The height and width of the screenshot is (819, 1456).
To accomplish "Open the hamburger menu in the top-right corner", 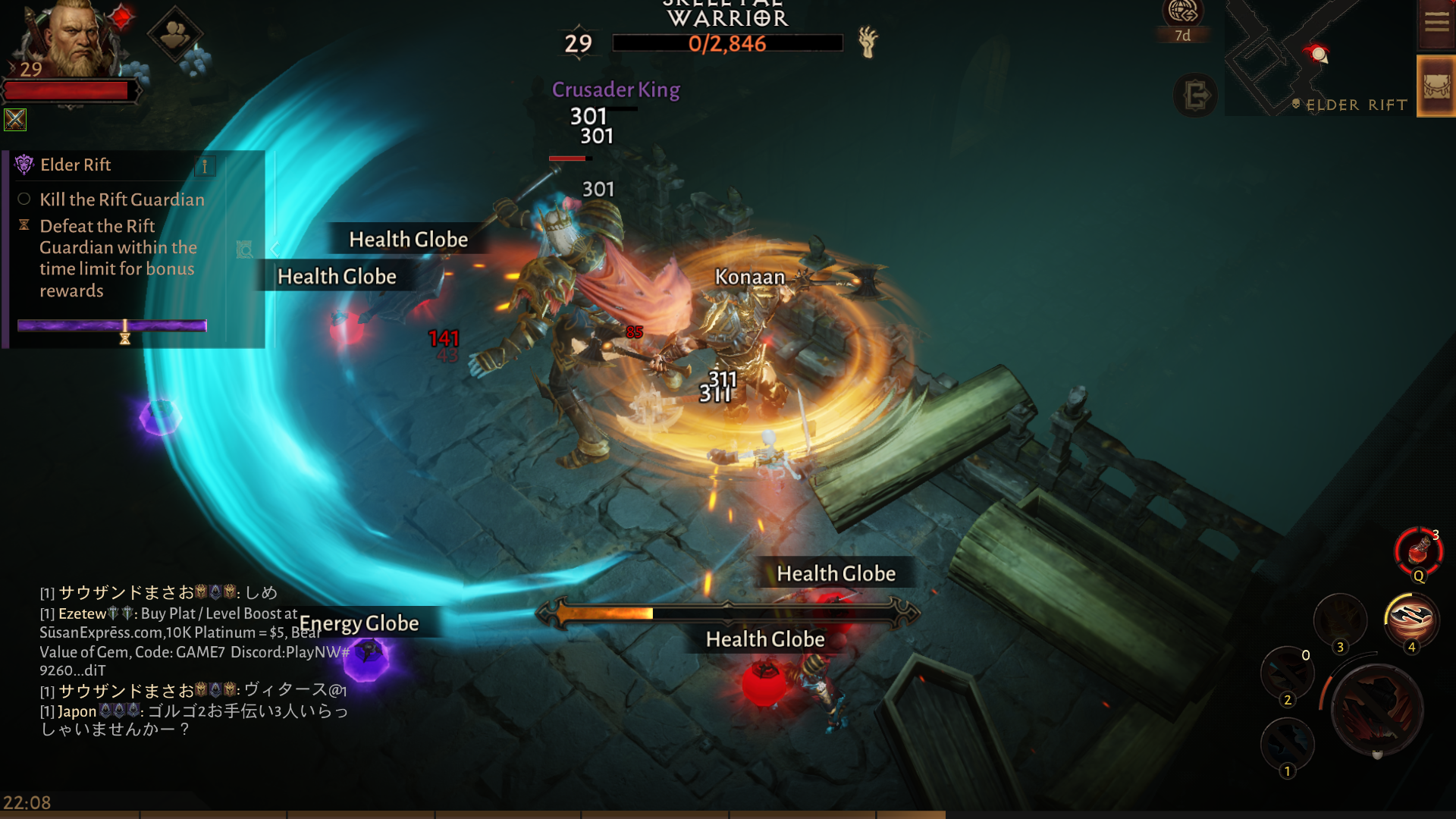I will pos(1436,23).
